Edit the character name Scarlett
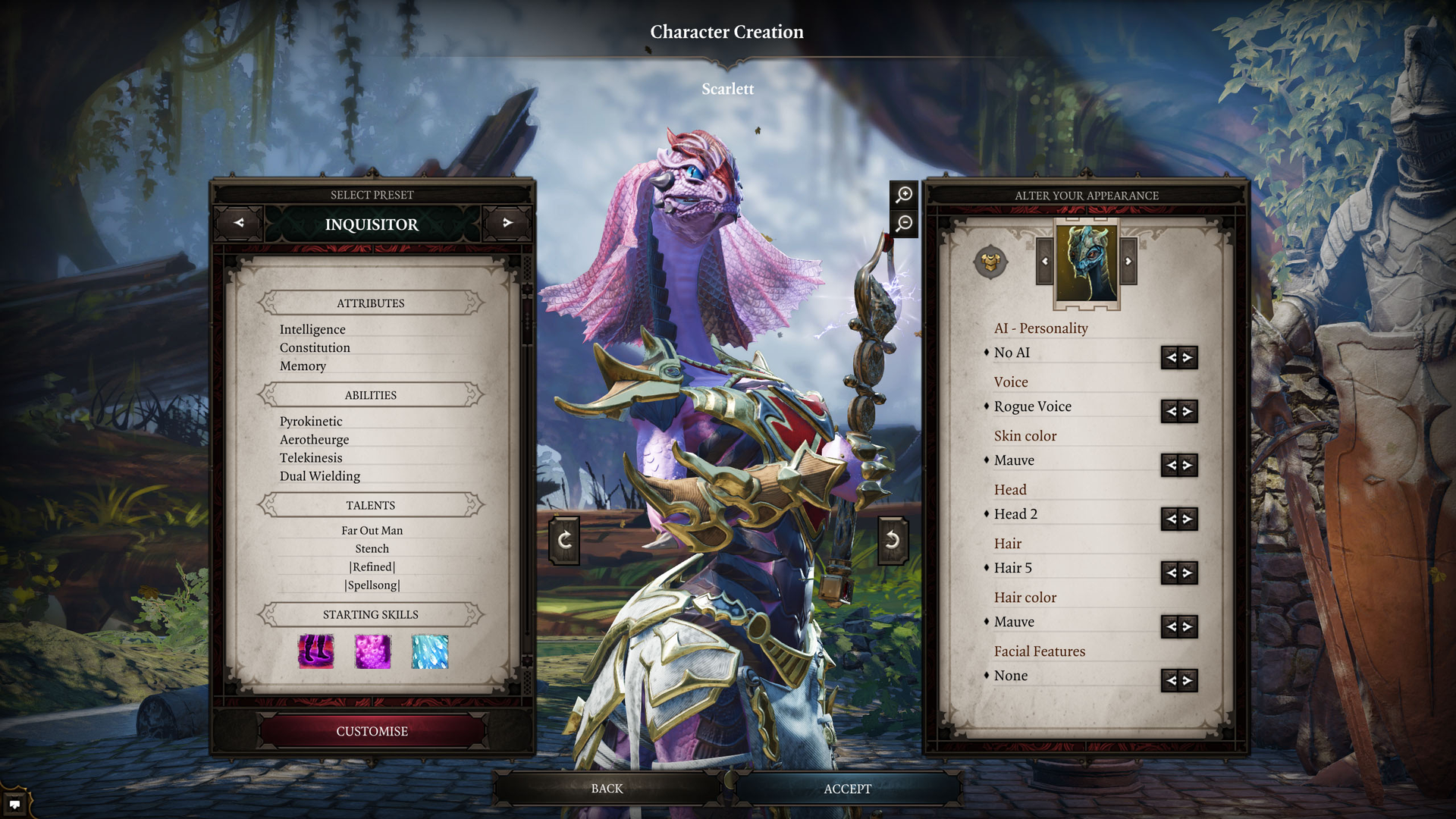The height and width of the screenshot is (819, 1456). click(727, 89)
